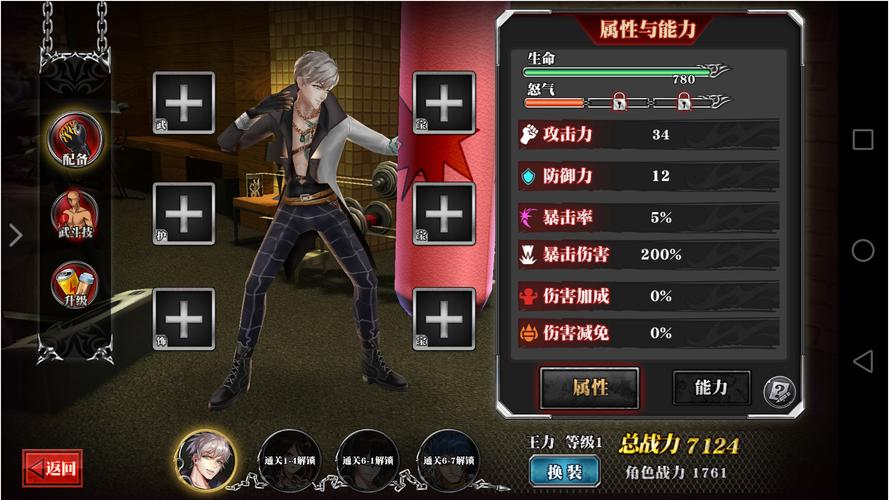
Task: Select the locked 通关1-4解锁 character portrait
Action: point(283,459)
